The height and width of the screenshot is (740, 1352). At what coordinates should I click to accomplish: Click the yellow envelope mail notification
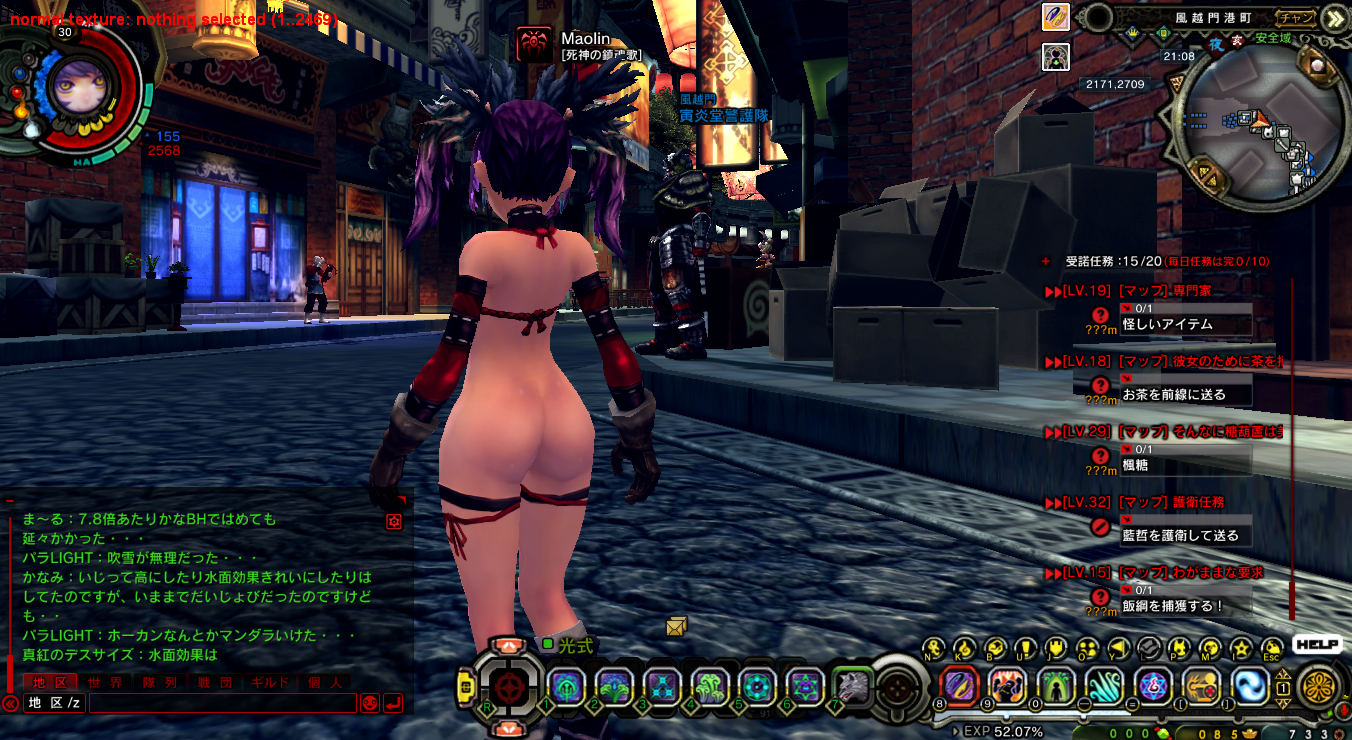pyautogui.click(x=677, y=626)
